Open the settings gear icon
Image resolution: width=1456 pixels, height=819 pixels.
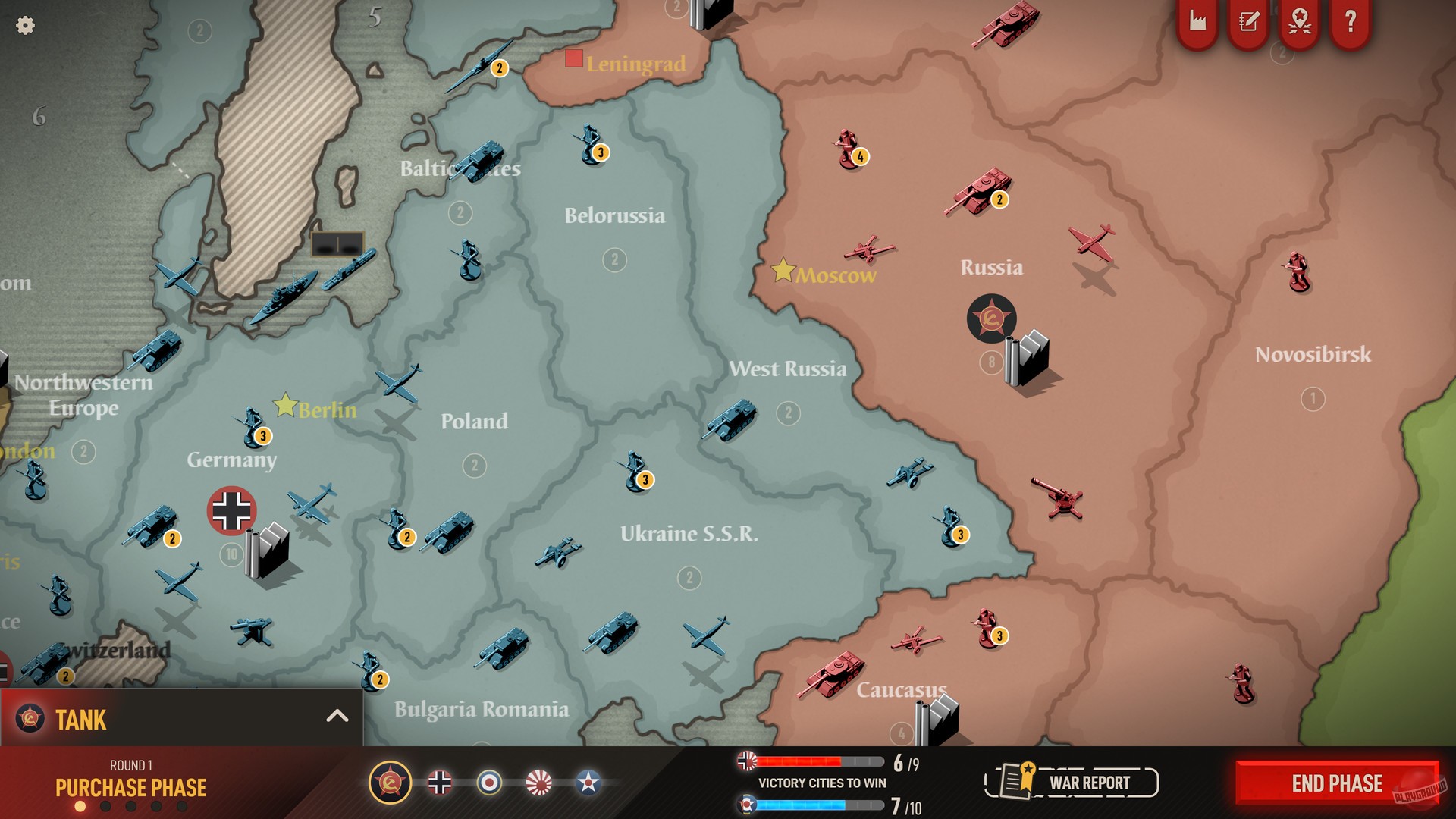coord(25,25)
